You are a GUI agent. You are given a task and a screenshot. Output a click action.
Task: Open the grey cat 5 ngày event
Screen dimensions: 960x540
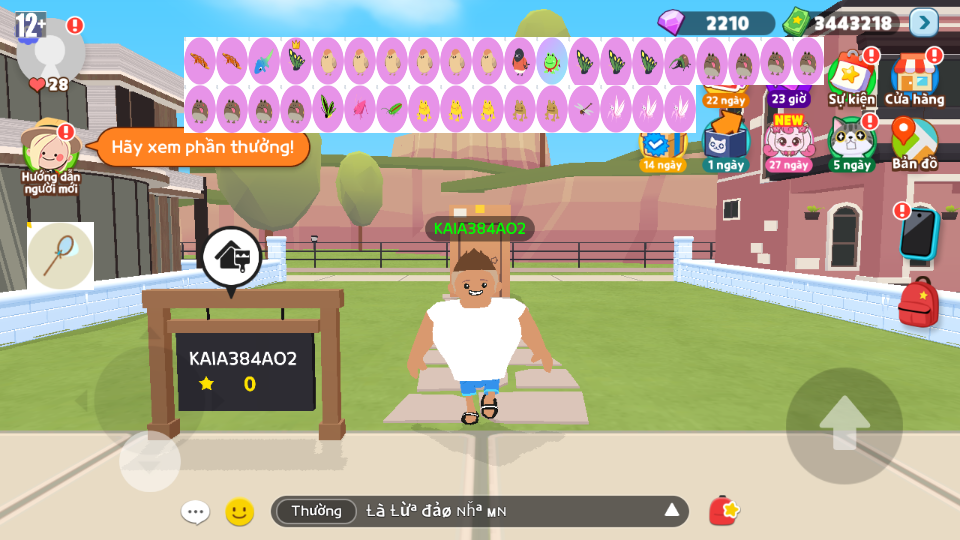pos(851,143)
